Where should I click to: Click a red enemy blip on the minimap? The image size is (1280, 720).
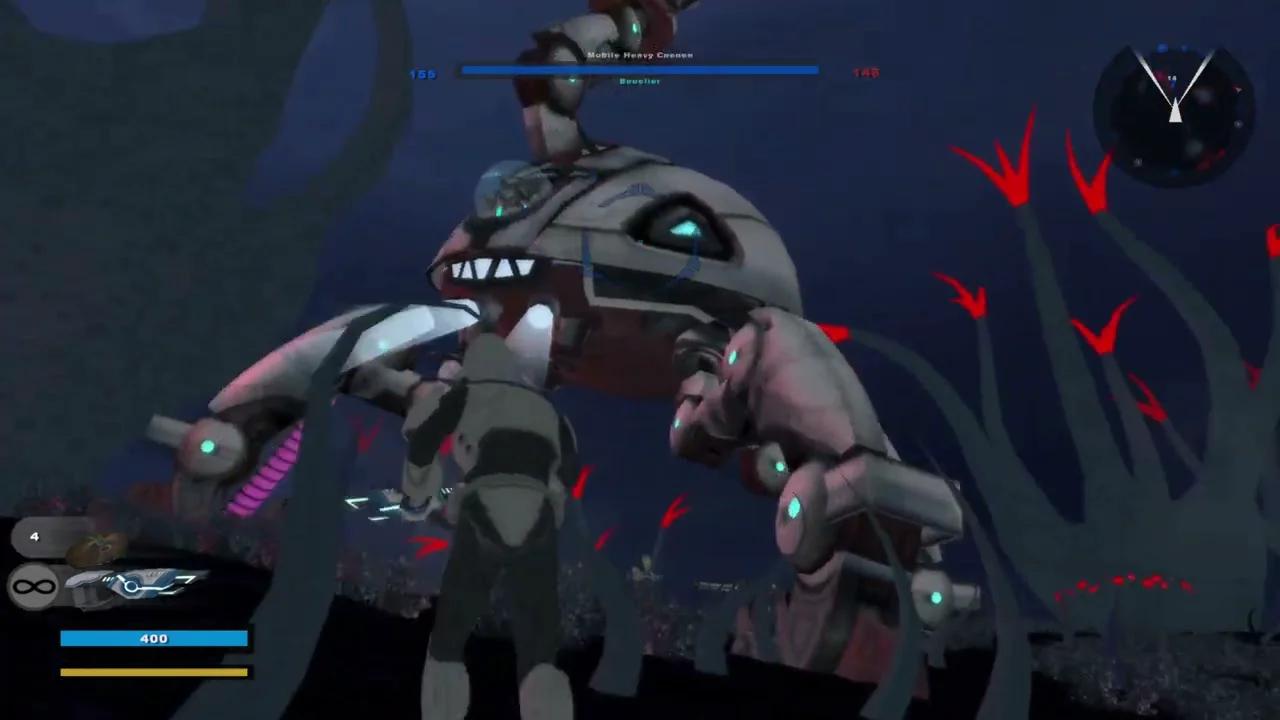[x=1238, y=90]
